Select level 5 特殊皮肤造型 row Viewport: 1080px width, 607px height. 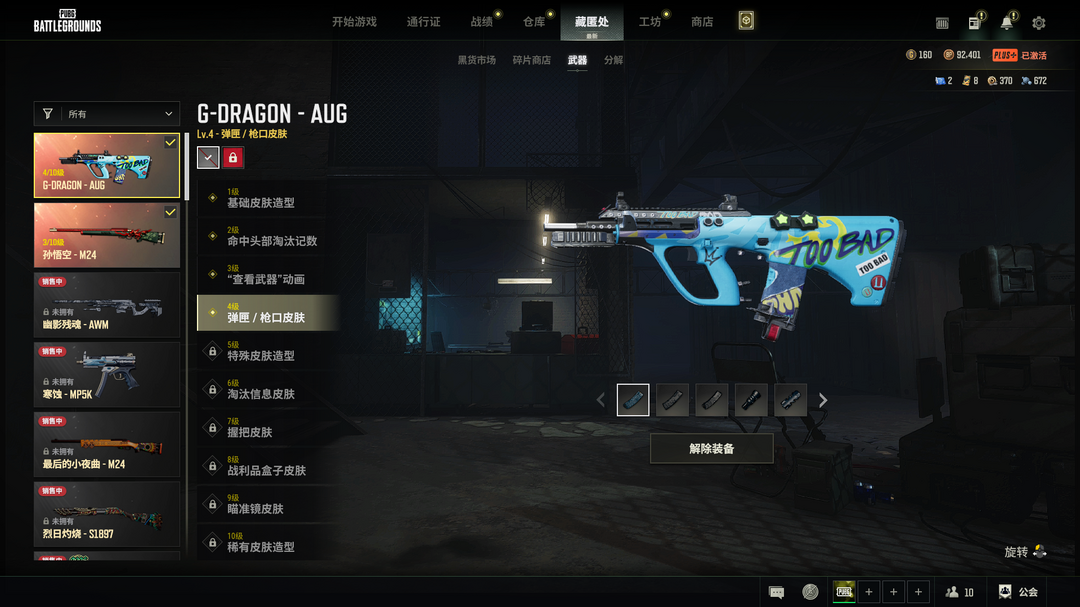pyautogui.click(x=268, y=351)
